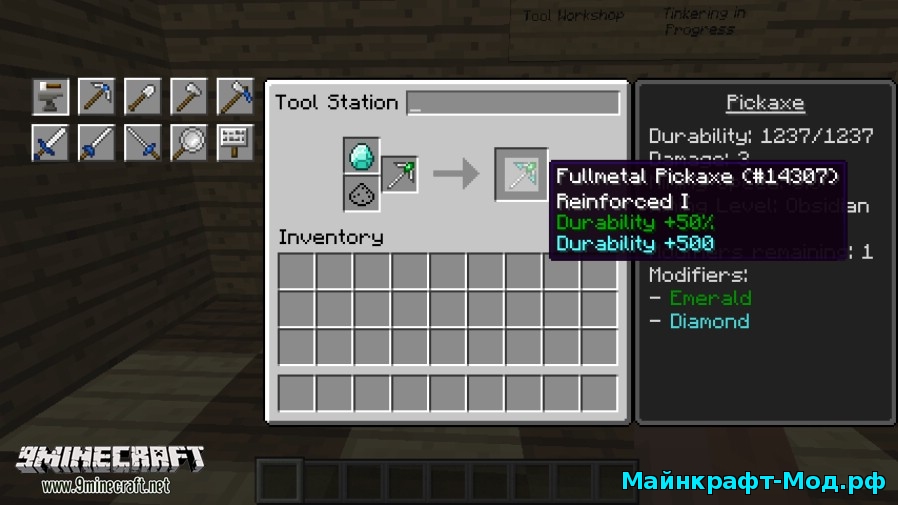
Task: Choose the longsword pattern button
Action: [x=96, y=143]
